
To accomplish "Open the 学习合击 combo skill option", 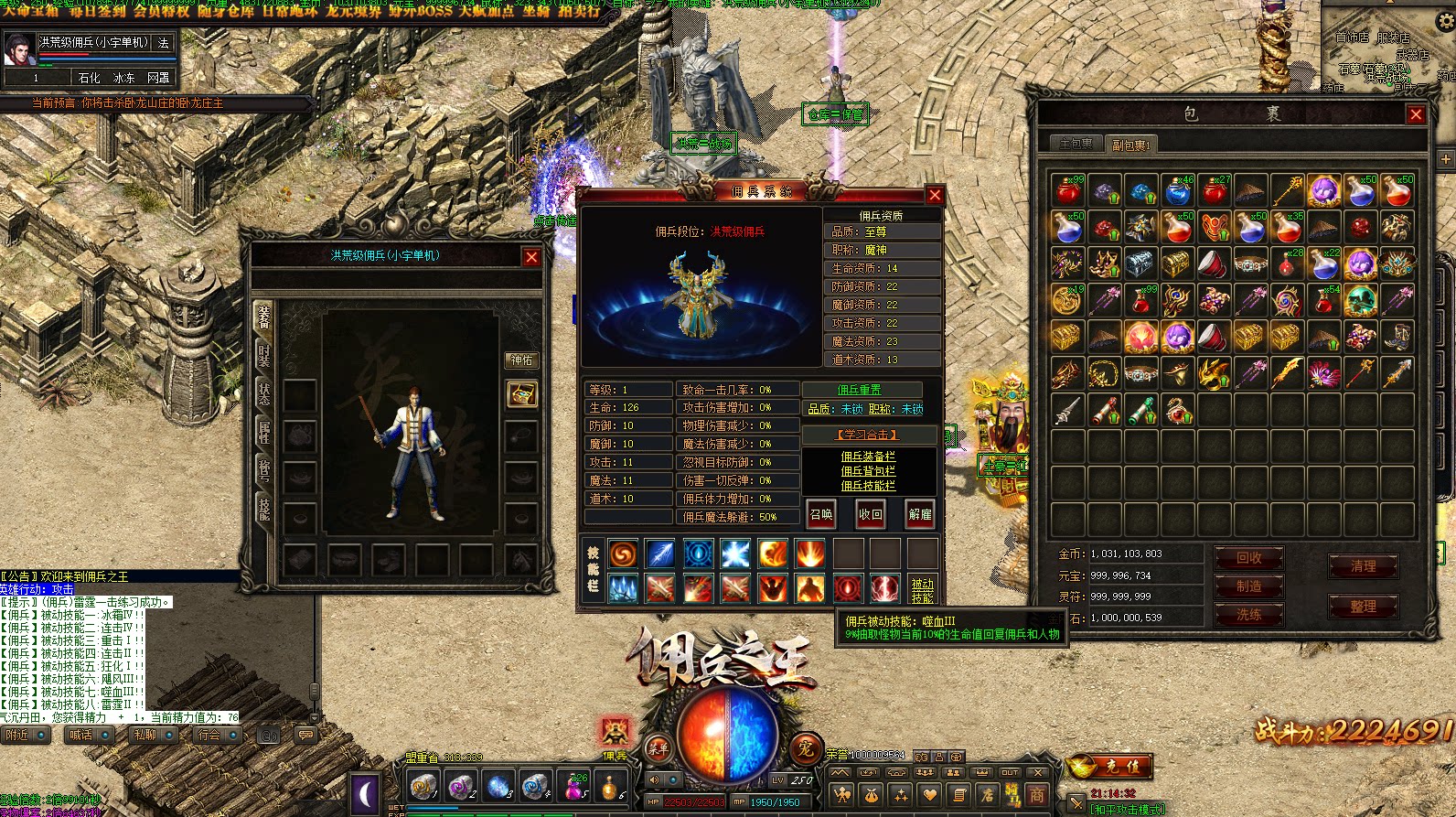I will click(868, 435).
